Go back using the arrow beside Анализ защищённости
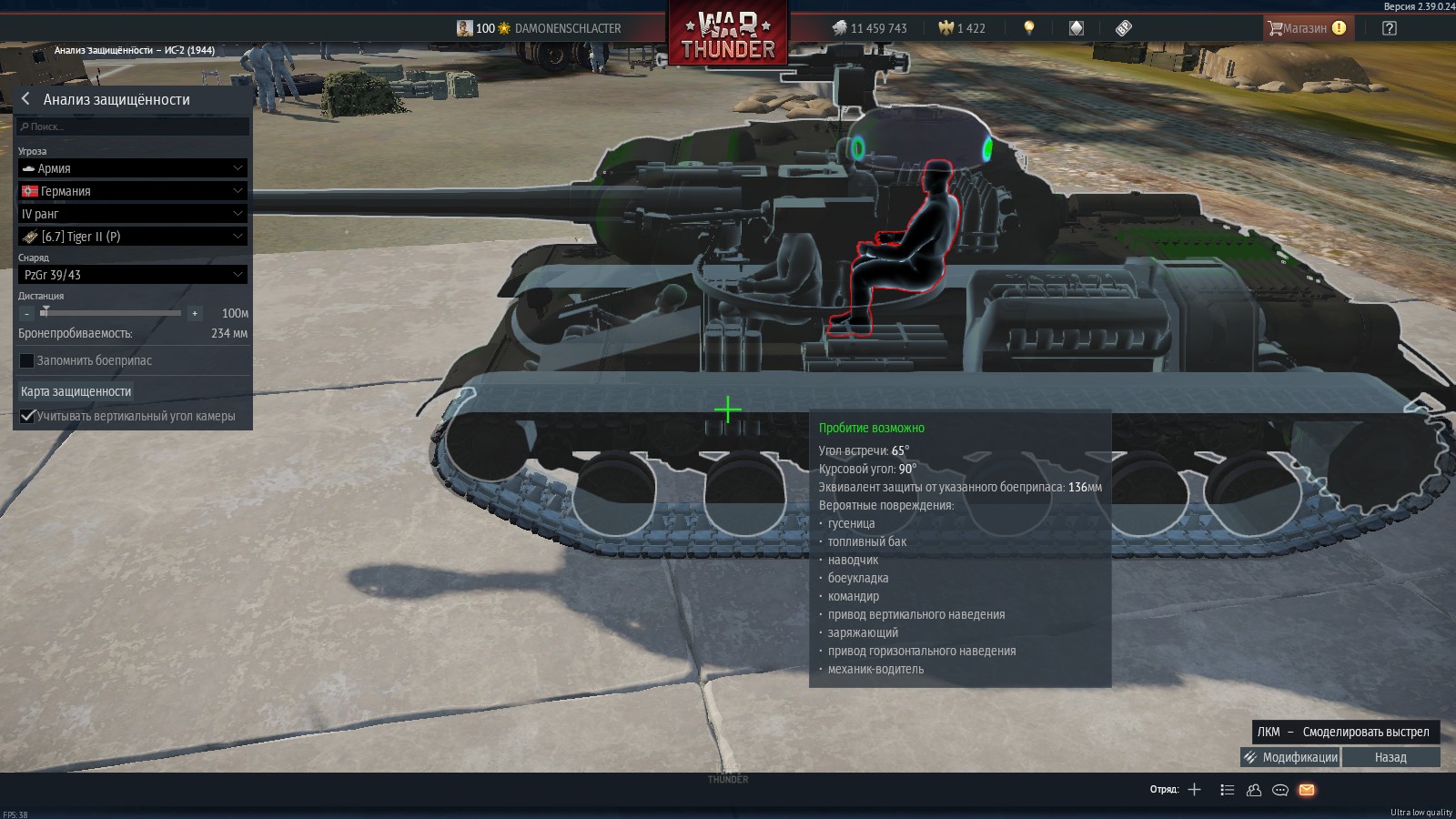The width and height of the screenshot is (1456, 819). point(25,99)
